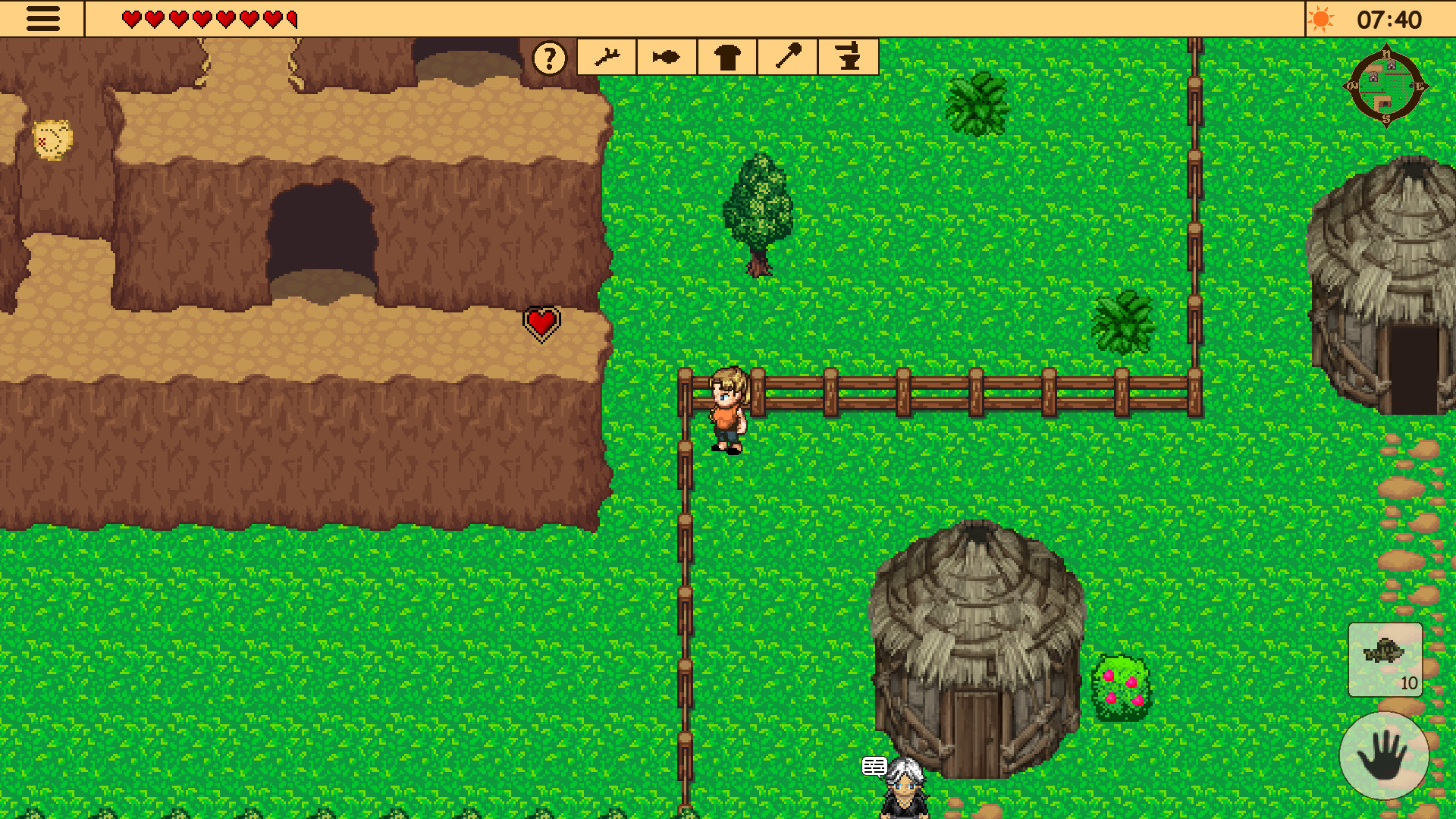Select the fish icon in the quest toolbar

tap(666, 57)
